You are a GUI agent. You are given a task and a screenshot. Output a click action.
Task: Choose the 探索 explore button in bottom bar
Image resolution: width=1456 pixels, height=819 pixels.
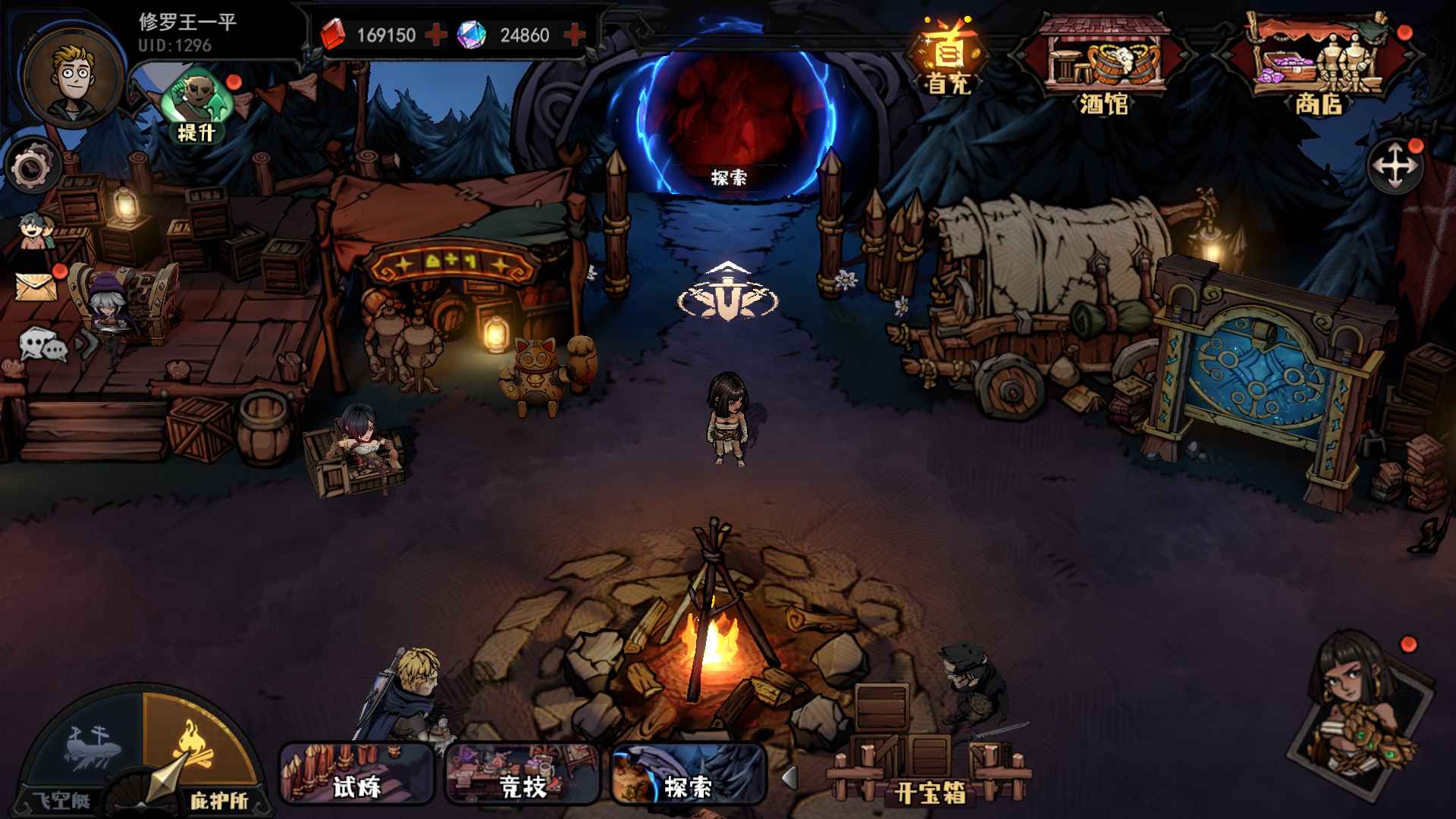688,773
